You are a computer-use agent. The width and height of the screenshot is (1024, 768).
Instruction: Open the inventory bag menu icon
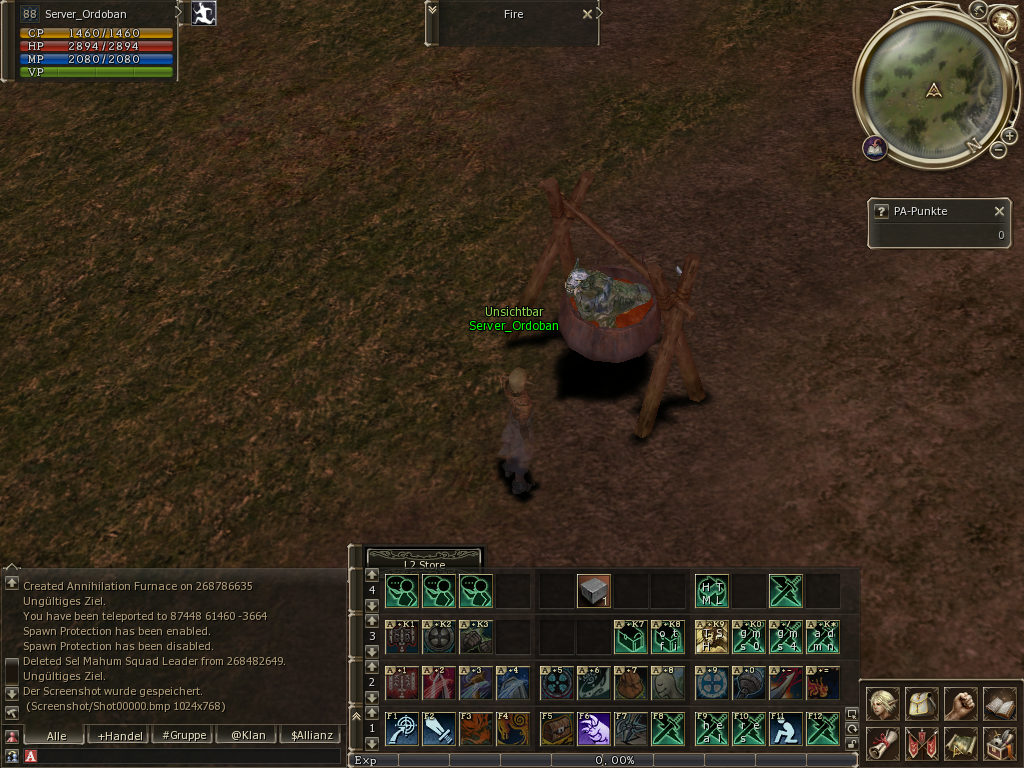[x=921, y=703]
